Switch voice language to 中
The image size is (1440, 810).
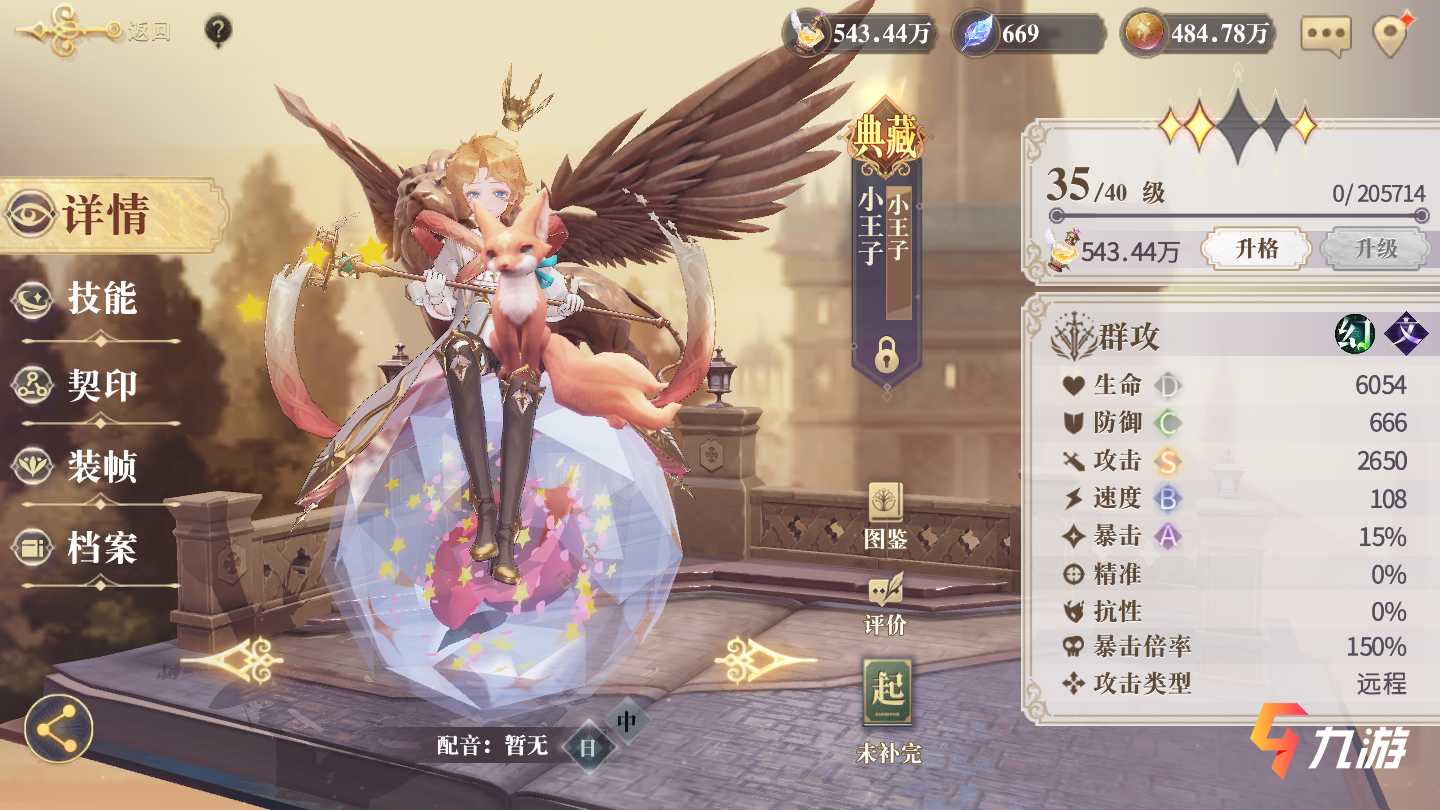point(627,720)
